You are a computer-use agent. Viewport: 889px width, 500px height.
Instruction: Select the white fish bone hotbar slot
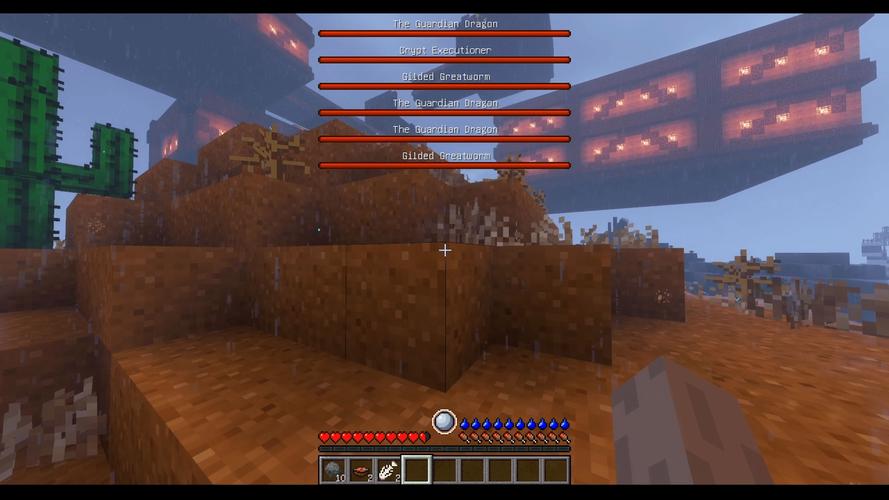point(389,469)
